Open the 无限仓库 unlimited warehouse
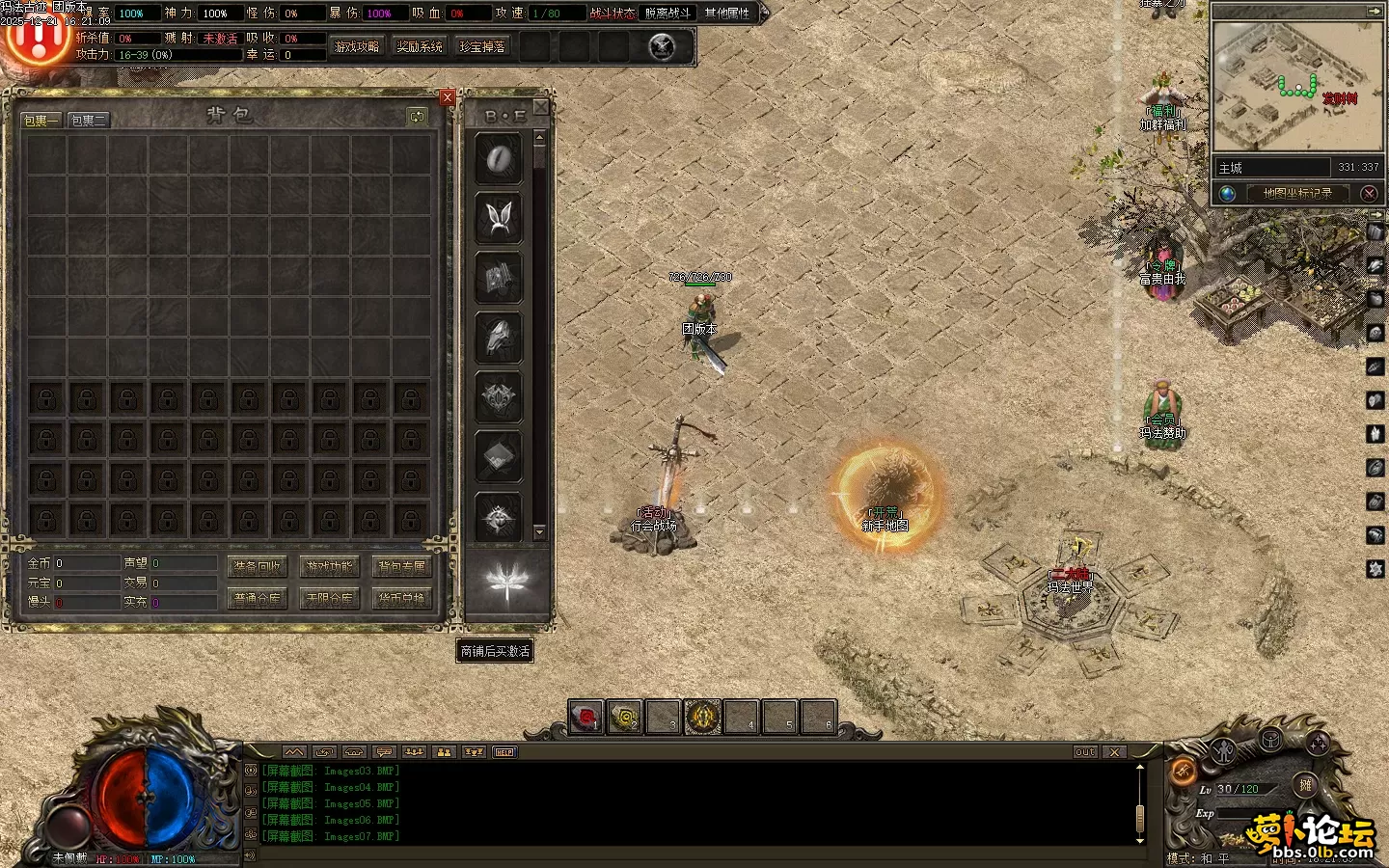The height and width of the screenshot is (868, 1389). (329, 599)
